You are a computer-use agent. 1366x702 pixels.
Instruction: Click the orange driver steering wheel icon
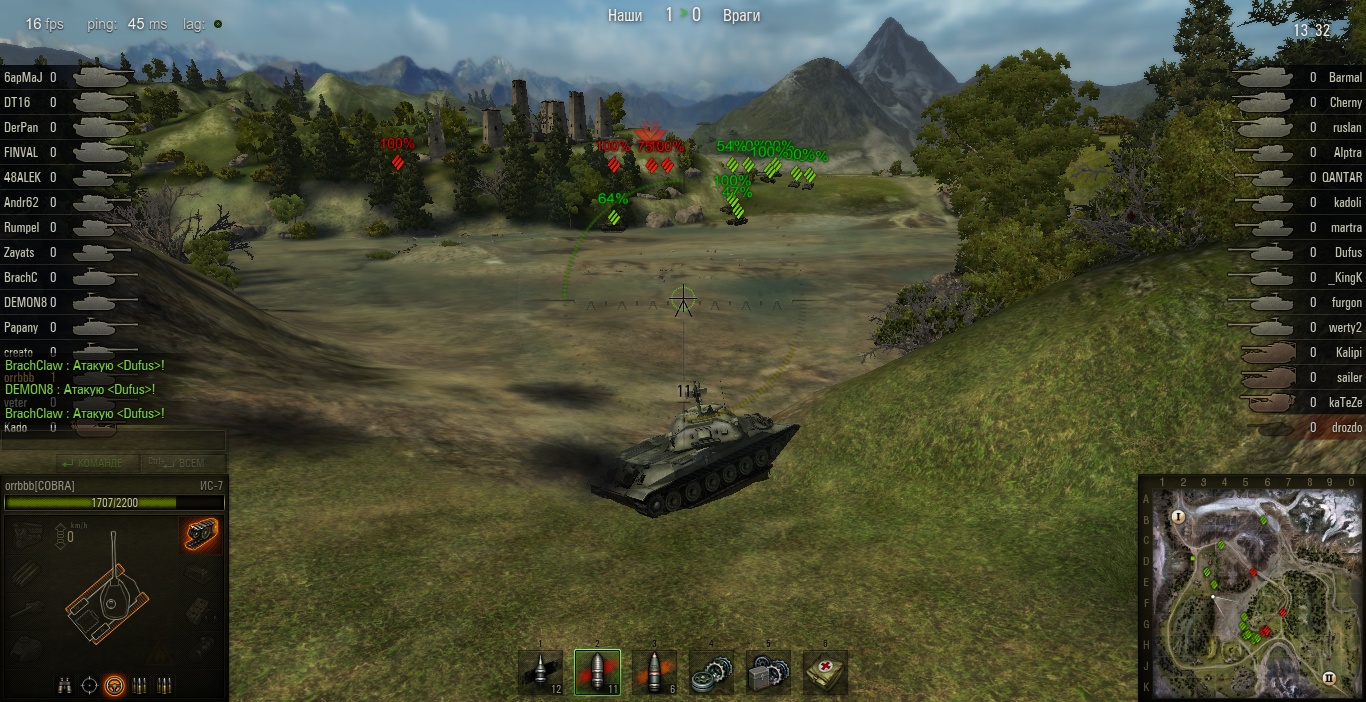[115, 685]
